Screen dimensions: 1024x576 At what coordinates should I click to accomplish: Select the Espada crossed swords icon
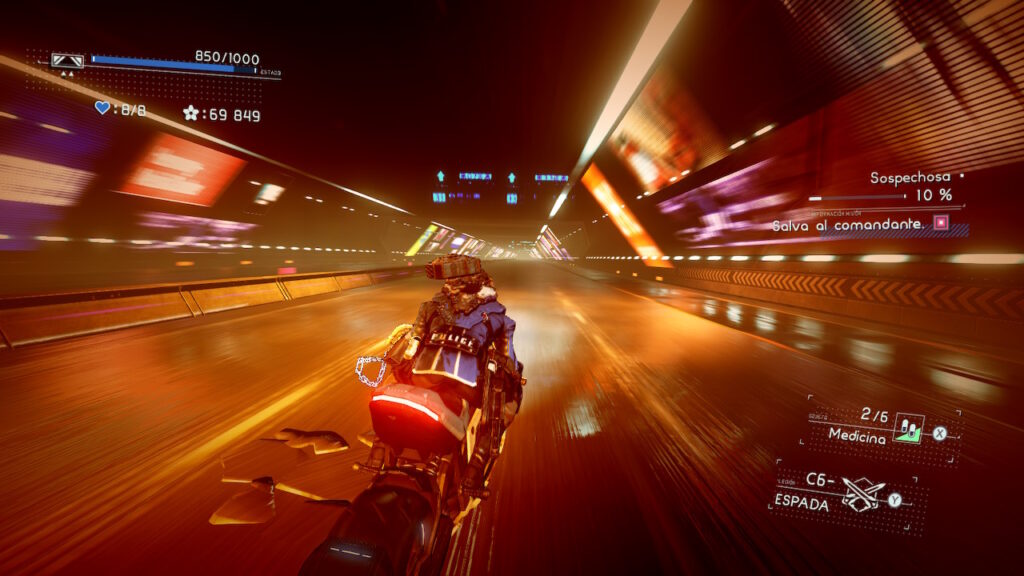861,494
